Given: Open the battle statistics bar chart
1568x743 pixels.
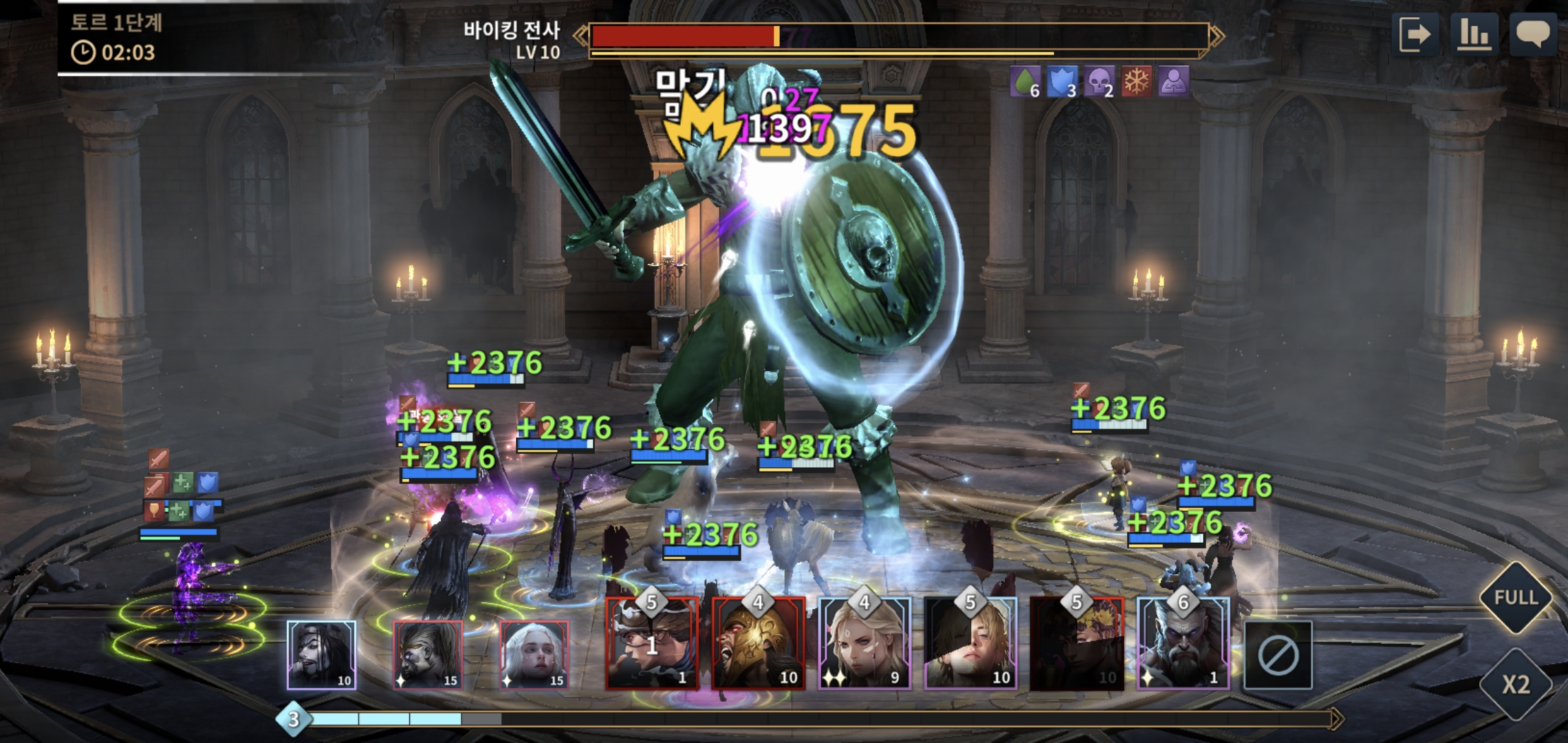Looking at the screenshot, I should coord(1473,34).
